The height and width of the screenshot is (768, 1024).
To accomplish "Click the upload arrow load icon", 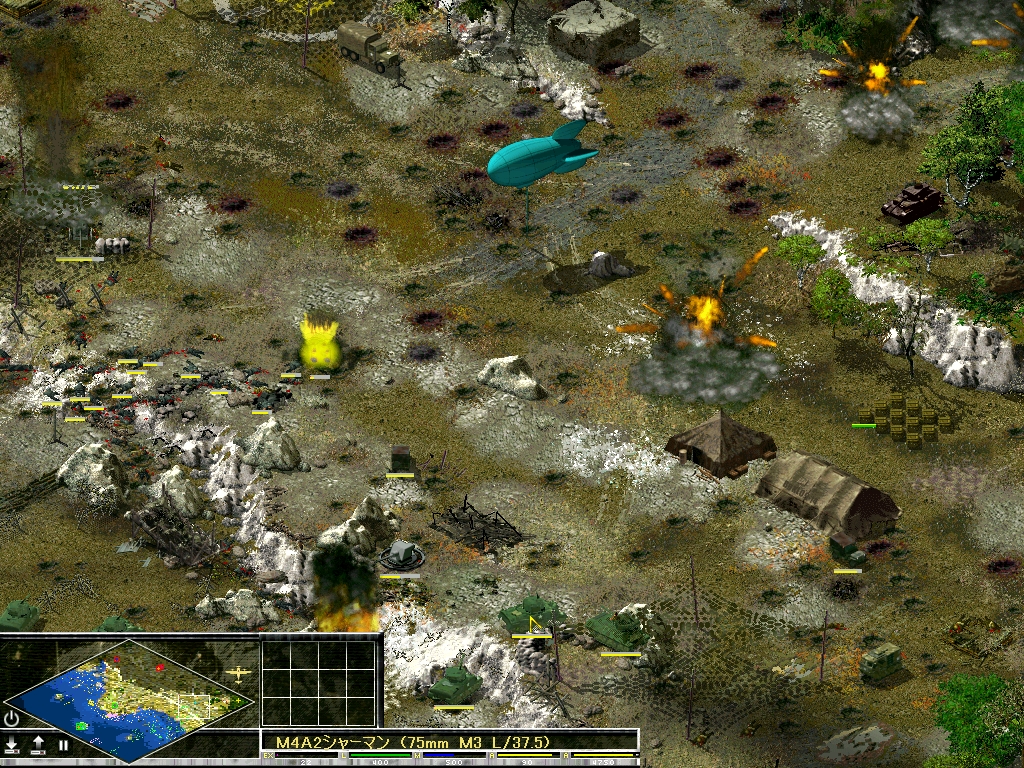I will click(38, 745).
